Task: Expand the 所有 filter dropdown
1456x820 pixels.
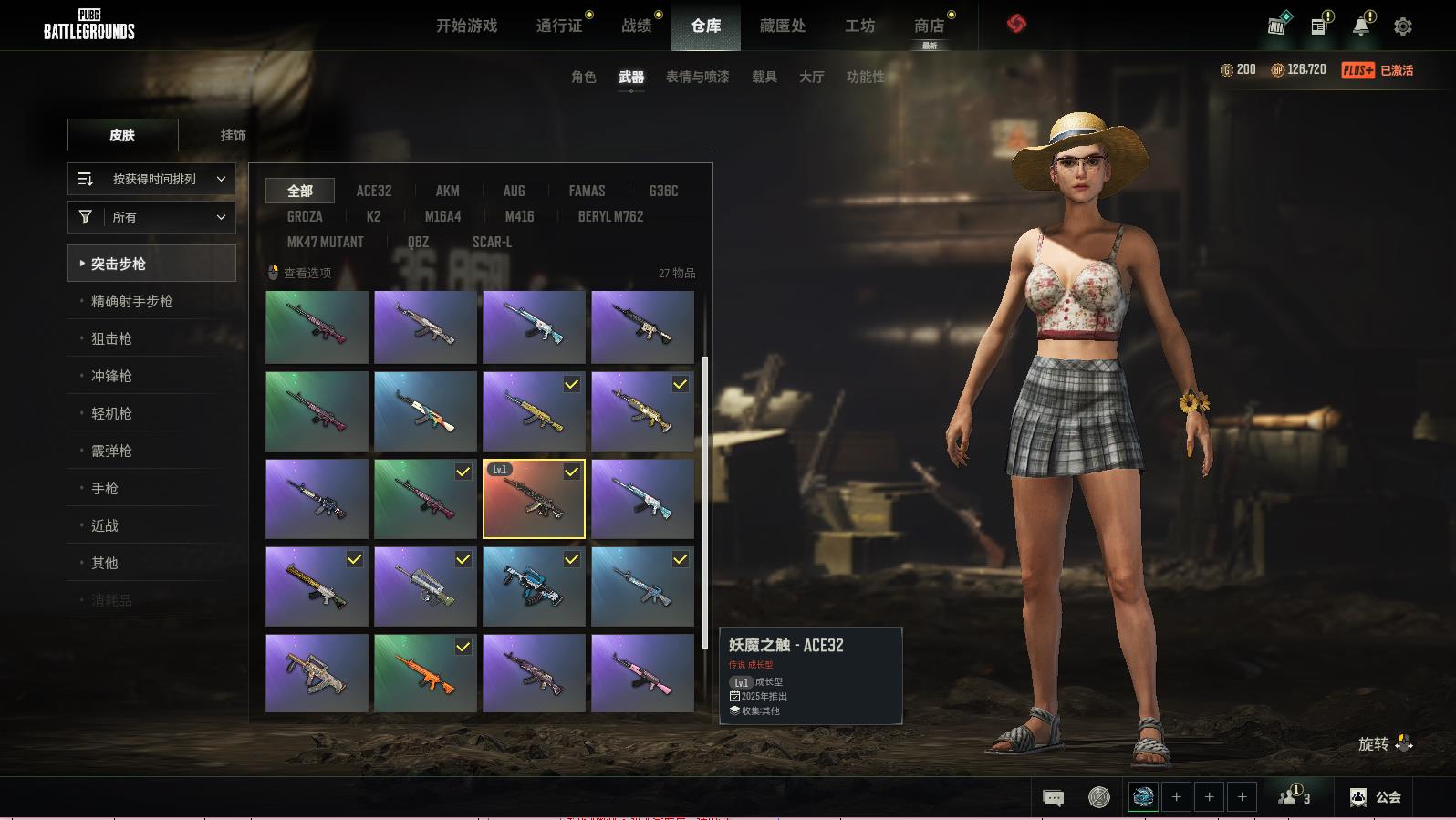Action: [x=151, y=217]
